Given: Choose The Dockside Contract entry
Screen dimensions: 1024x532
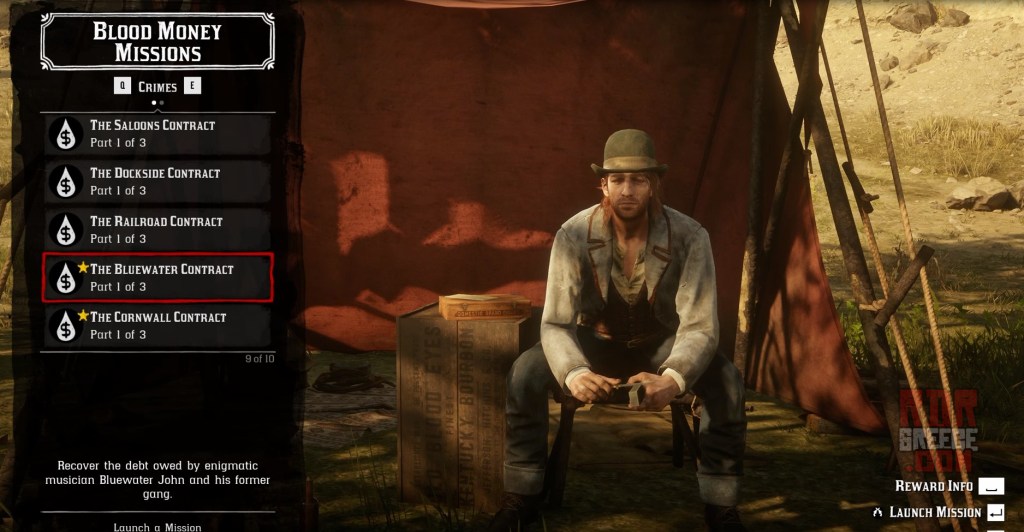Looking at the screenshot, I should [x=157, y=182].
